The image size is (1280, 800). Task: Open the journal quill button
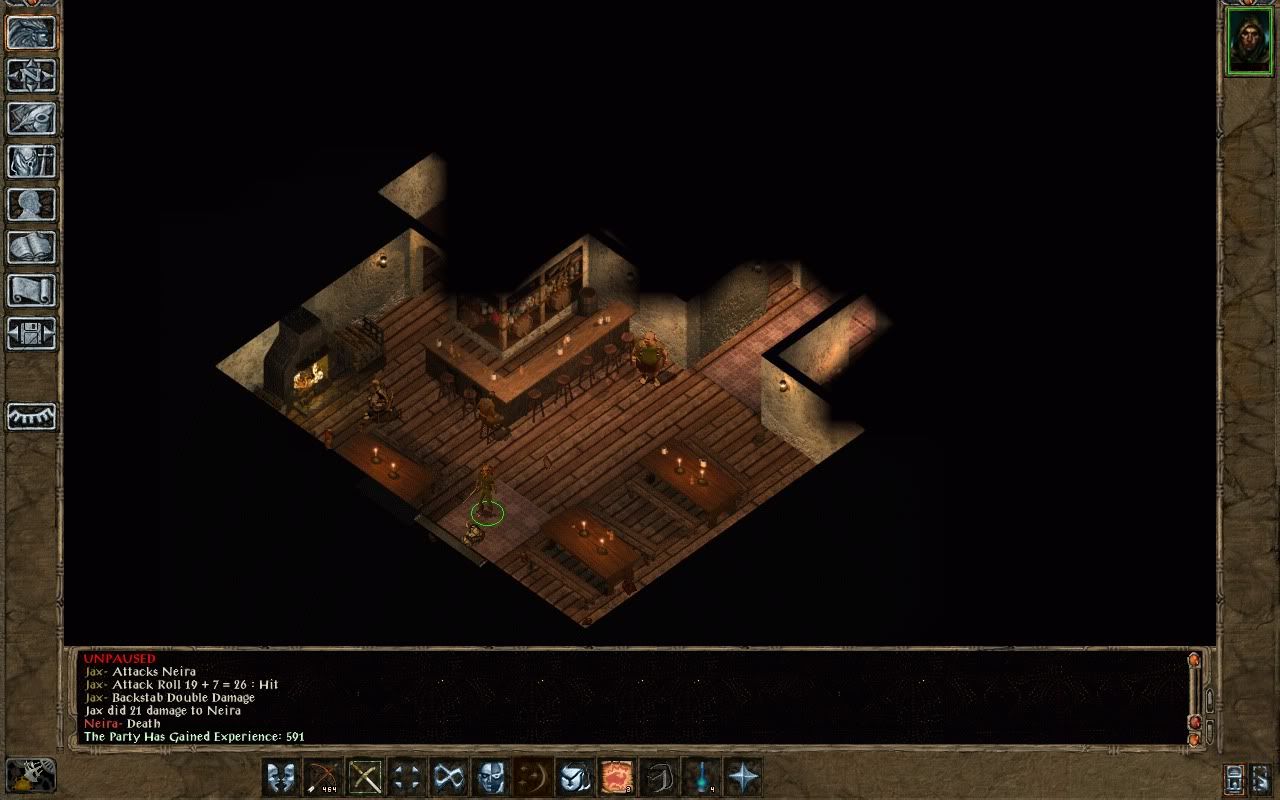32,118
